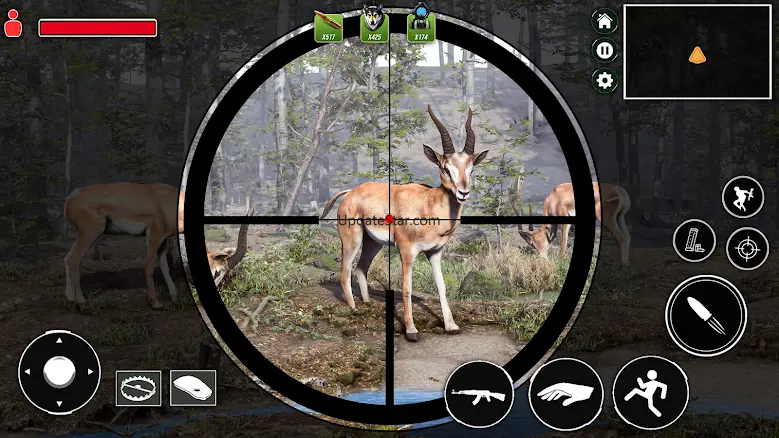Image resolution: width=779 pixels, height=438 pixels.
Task: Select the bear trap item
Action: pyautogui.click(x=138, y=387)
